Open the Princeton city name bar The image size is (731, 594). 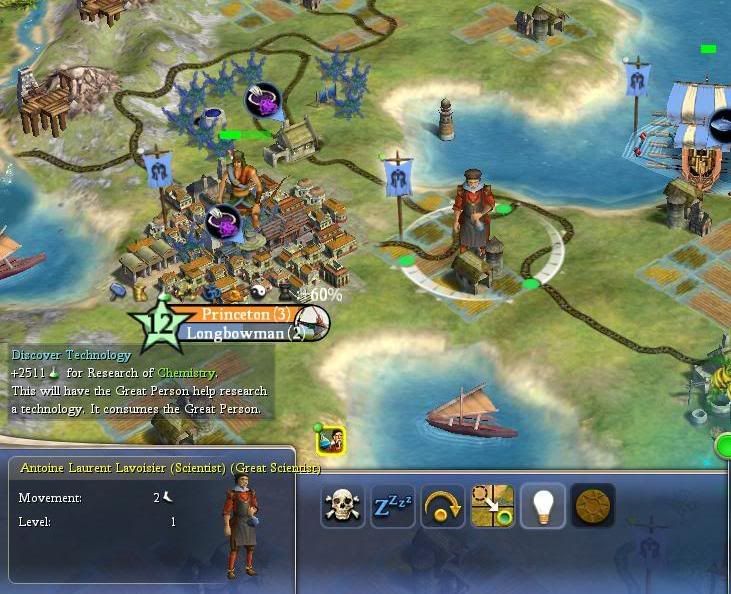pyautogui.click(x=233, y=314)
